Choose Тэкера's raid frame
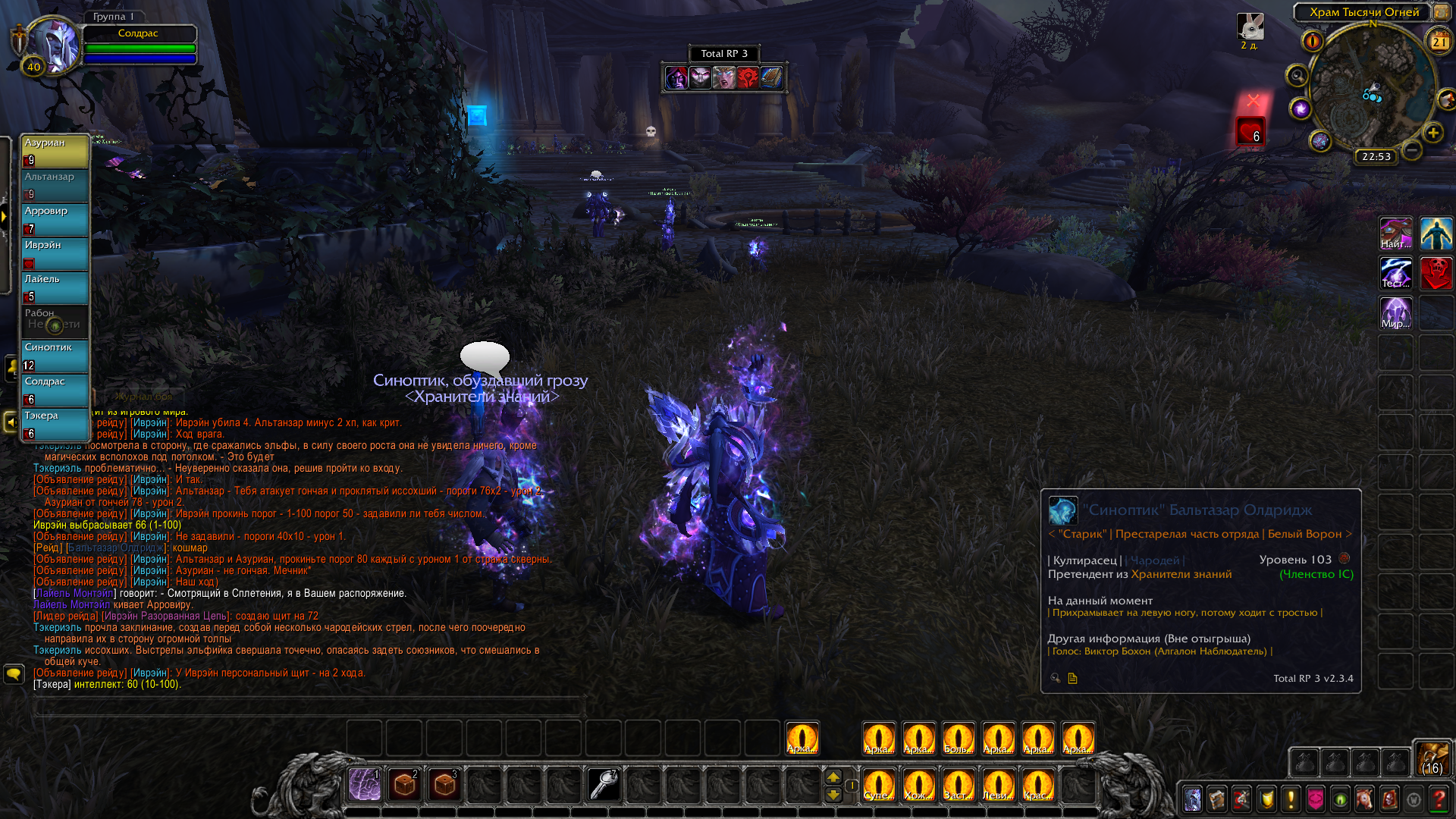Viewport: 1456px width, 819px height. [x=55, y=424]
